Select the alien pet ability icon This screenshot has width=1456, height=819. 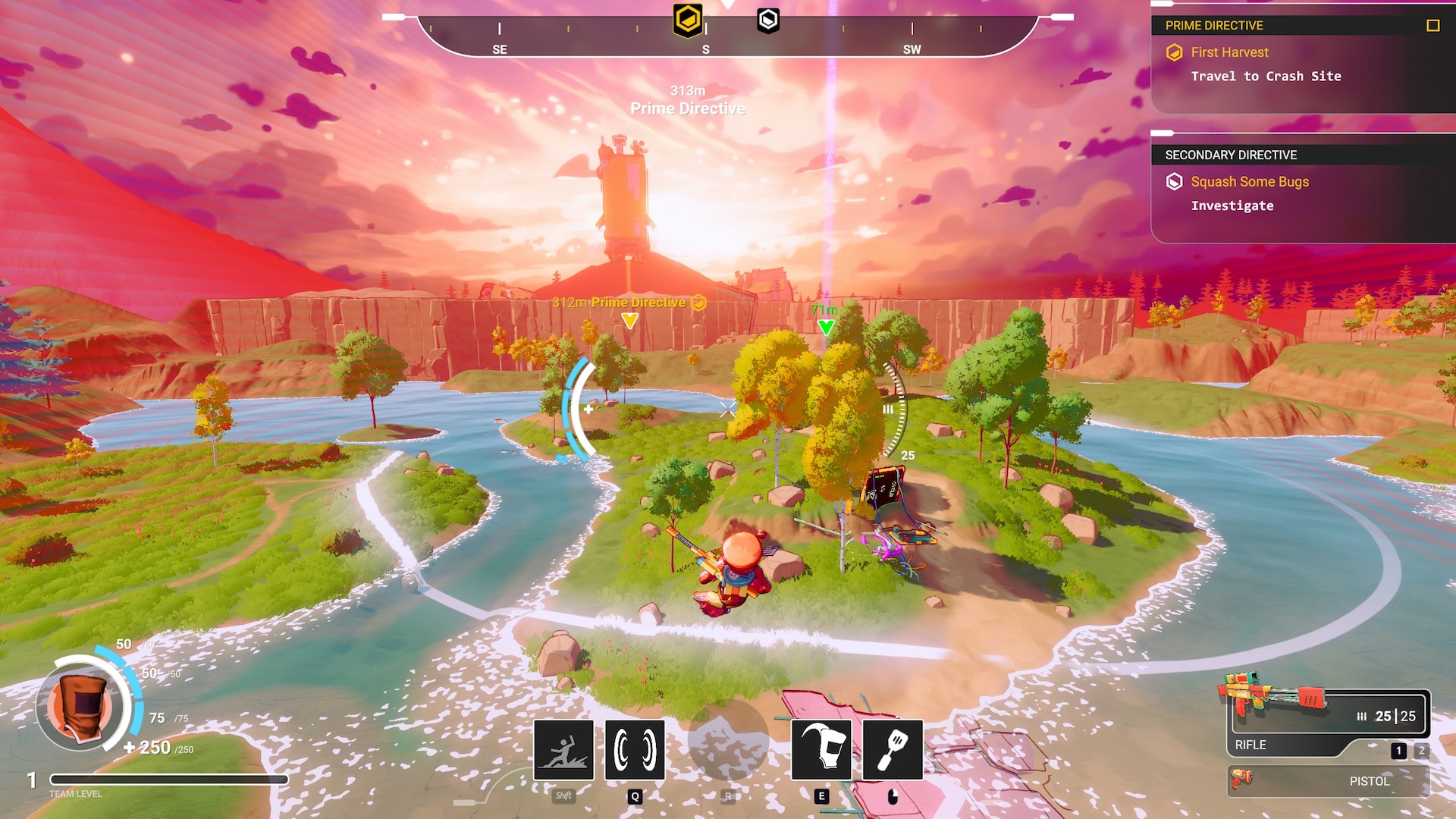[821, 750]
